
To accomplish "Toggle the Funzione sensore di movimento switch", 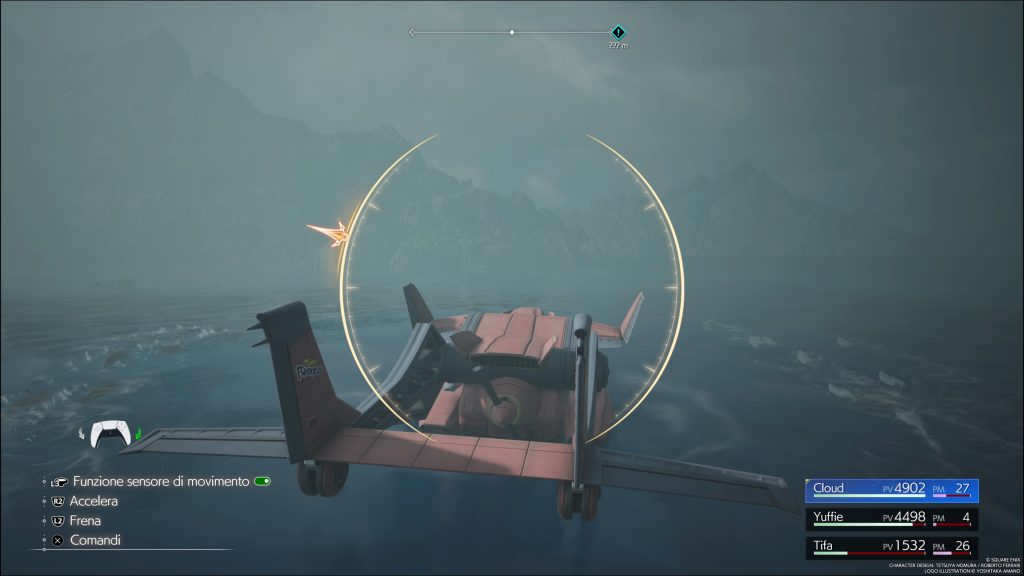I will [x=262, y=481].
